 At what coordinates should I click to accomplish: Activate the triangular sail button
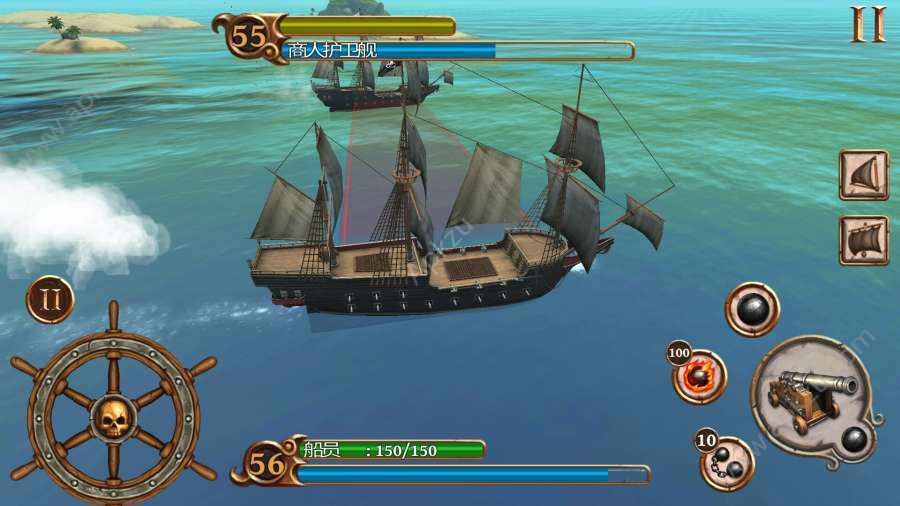click(863, 176)
